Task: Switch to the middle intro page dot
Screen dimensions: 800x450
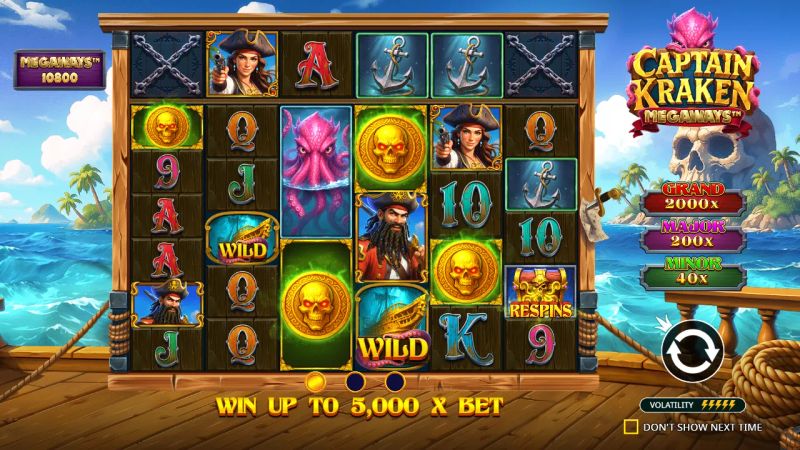Action: pyautogui.click(x=354, y=381)
